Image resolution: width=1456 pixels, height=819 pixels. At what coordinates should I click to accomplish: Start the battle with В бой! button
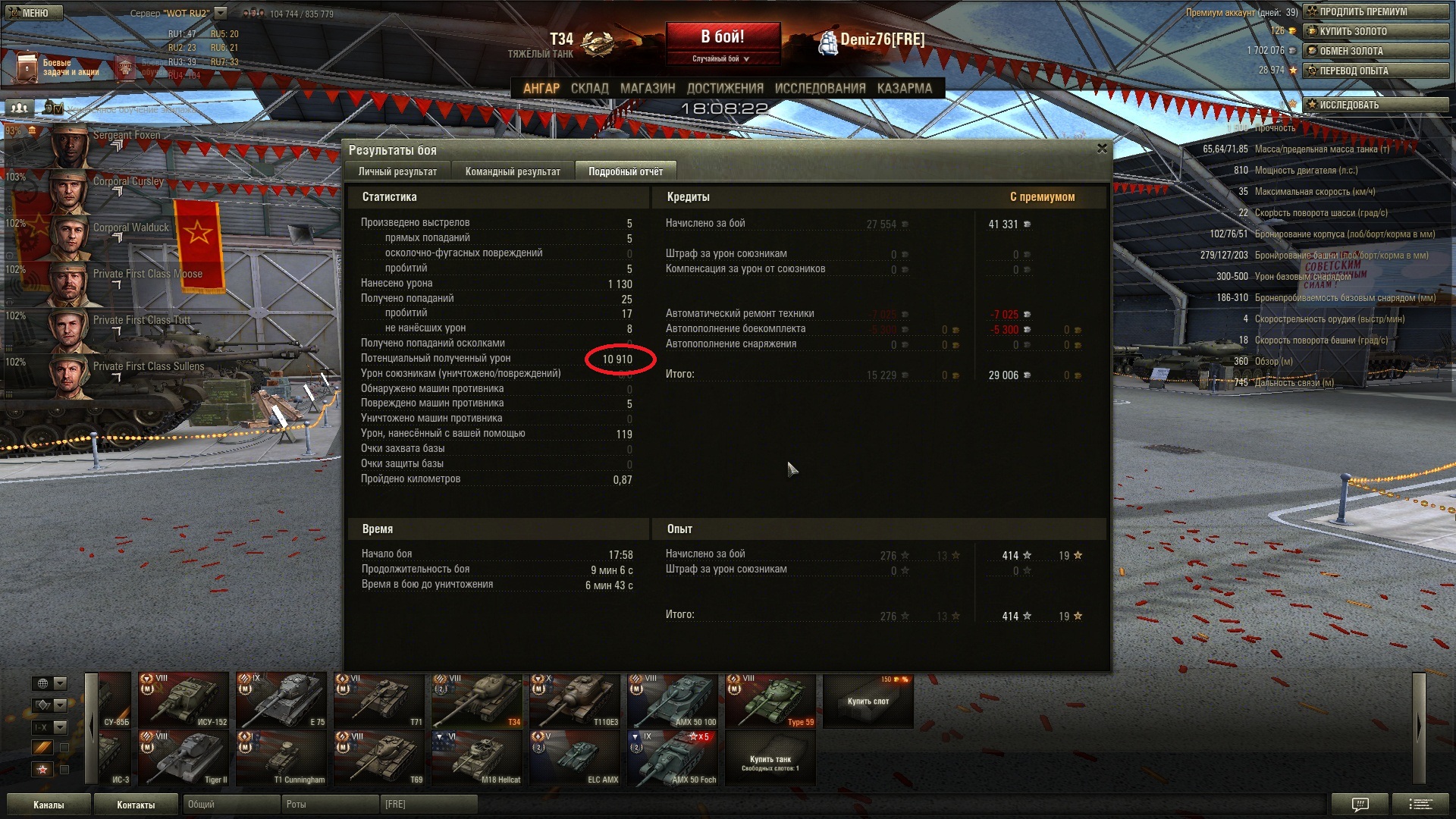pyautogui.click(x=722, y=37)
